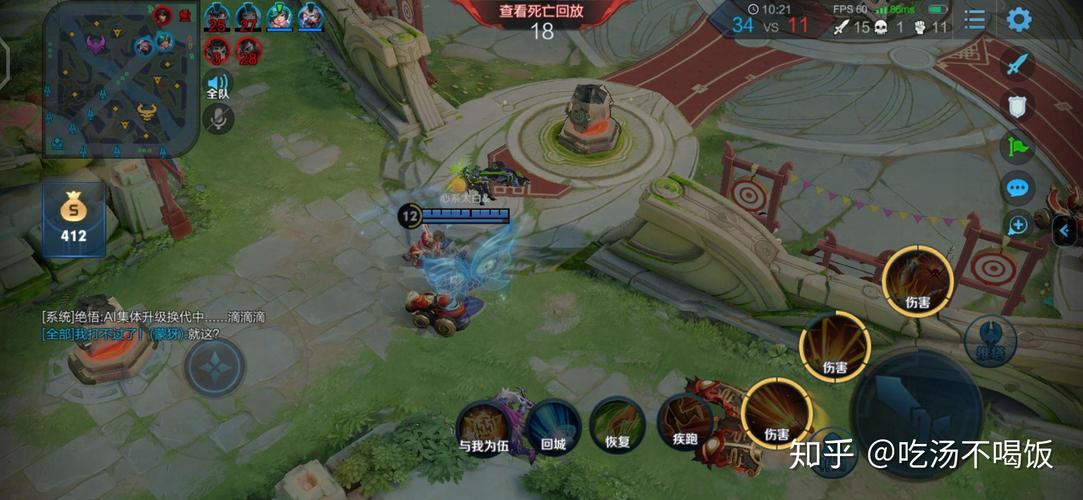Open the settings gear

(x=1018, y=19)
